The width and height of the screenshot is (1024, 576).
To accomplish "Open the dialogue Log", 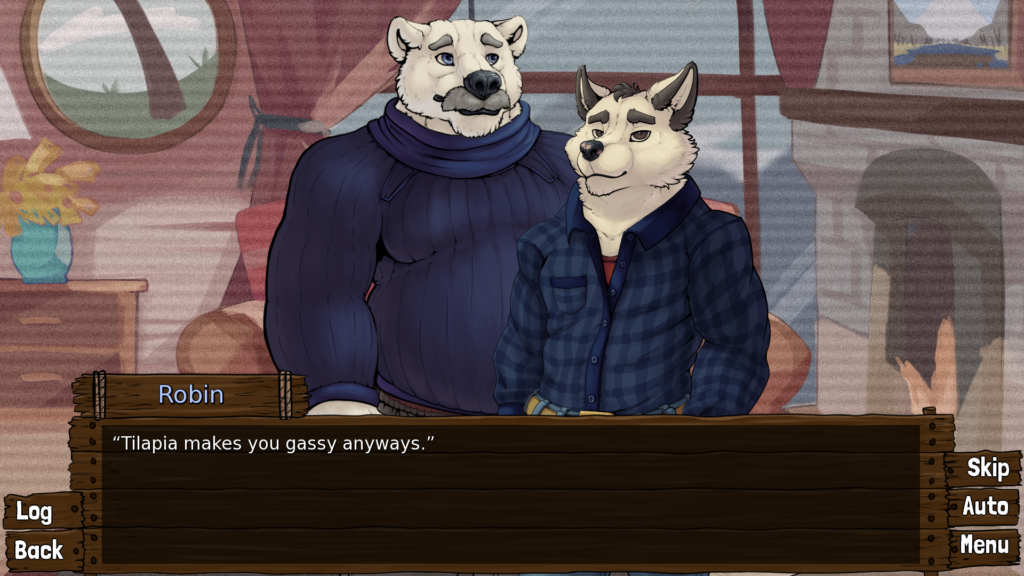I will [35, 512].
